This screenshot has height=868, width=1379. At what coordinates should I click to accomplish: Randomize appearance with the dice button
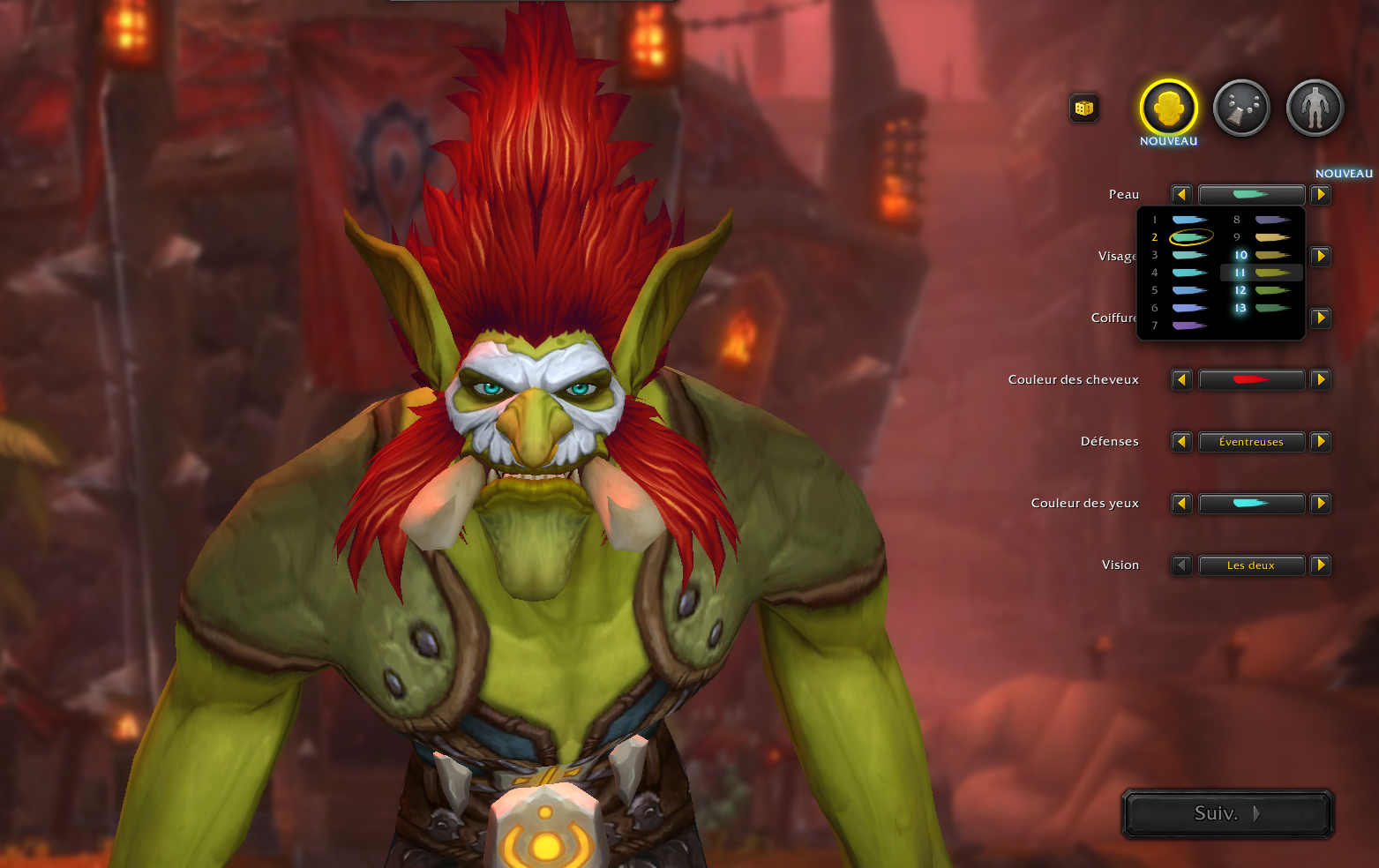(x=1084, y=108)
